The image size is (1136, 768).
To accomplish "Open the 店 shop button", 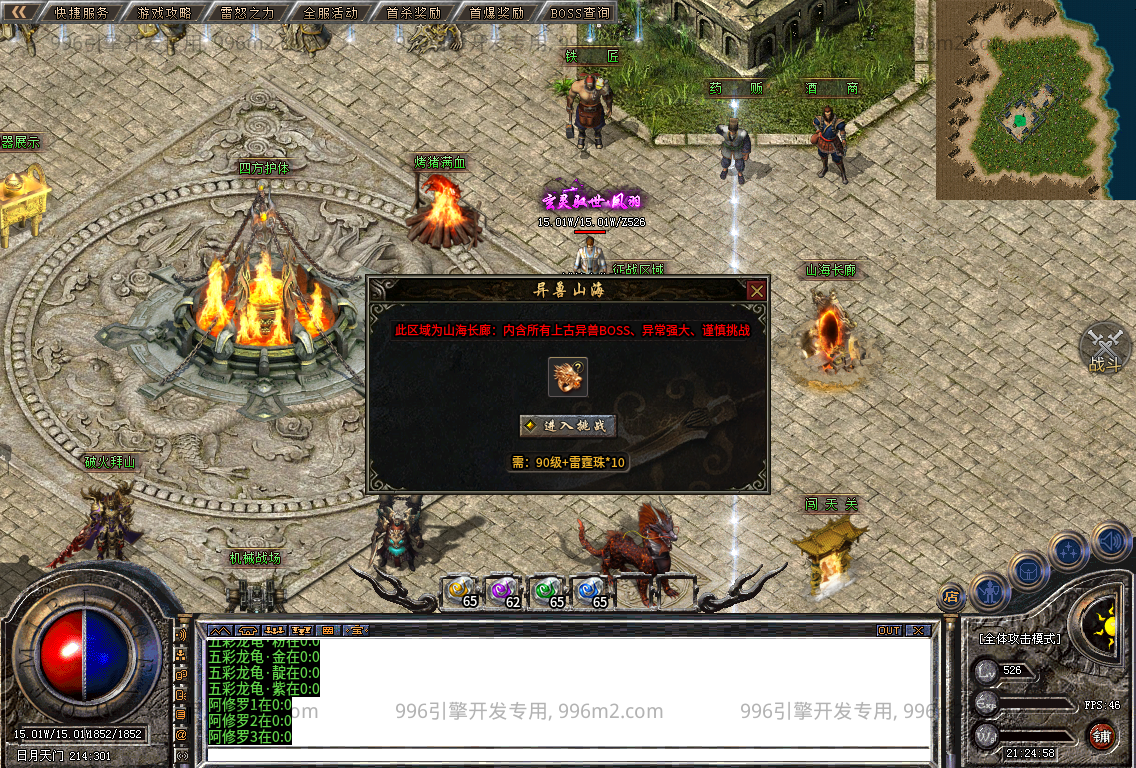I will (x=951, y=597).
